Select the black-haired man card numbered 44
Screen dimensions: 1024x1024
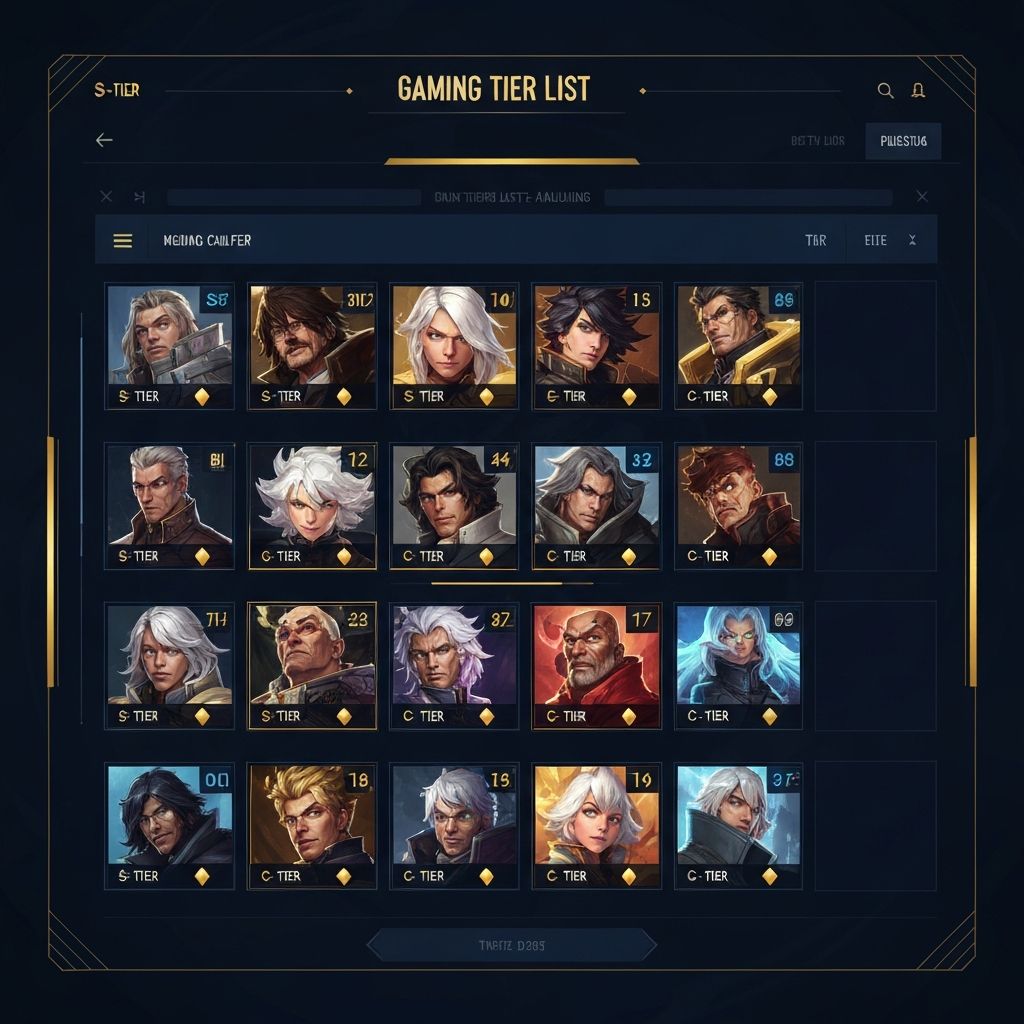454,506
